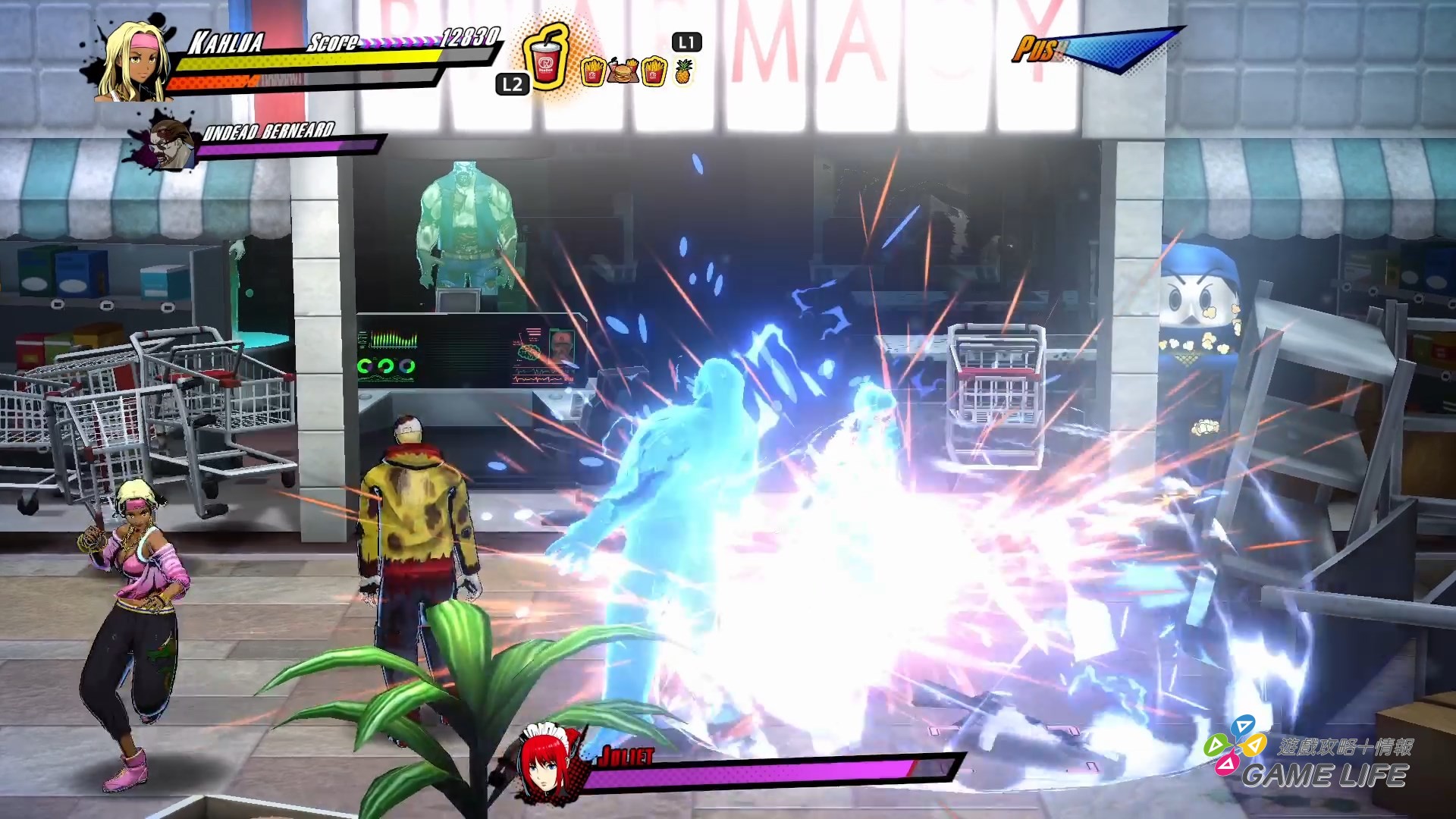Click the Undead Berneard name text
This screenshot has height=819, width=1456.
coord(267,130)
